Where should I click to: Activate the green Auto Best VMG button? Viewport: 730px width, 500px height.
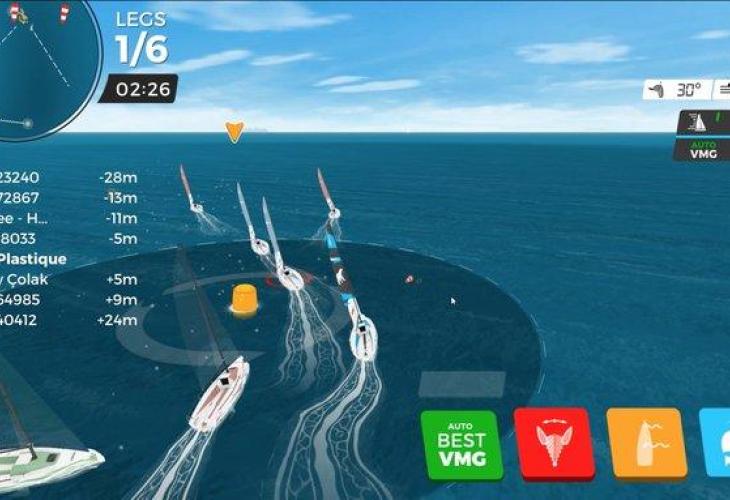[x=461, y=444]
